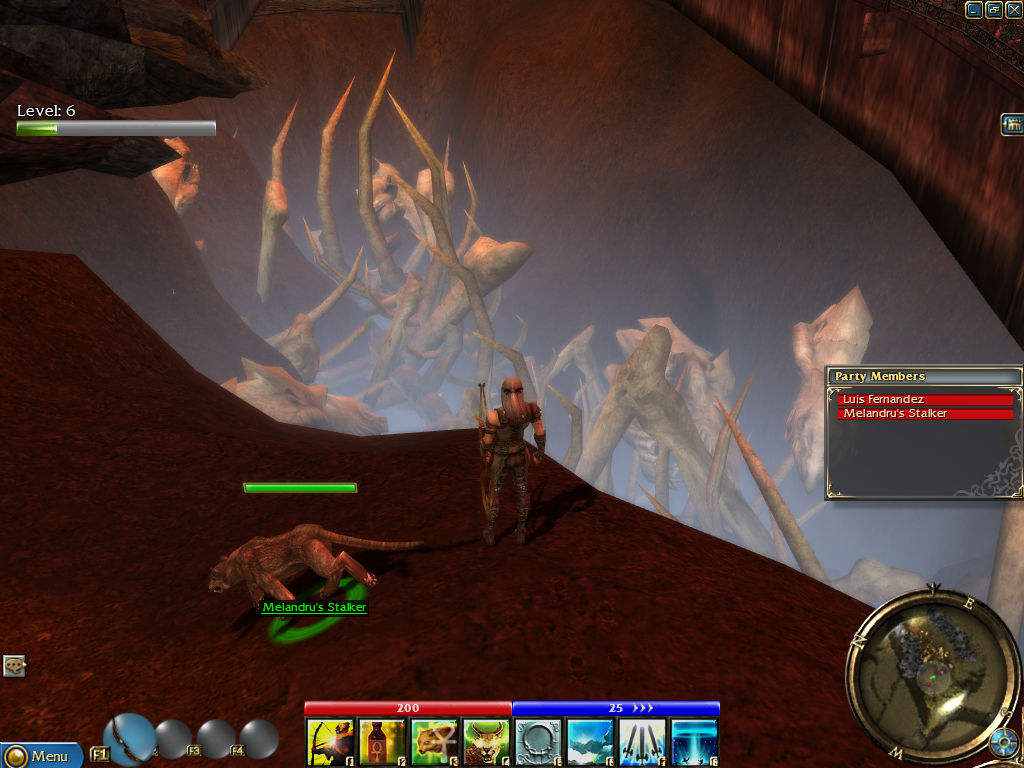Click the pet face icon button

(x=14, y=666)
